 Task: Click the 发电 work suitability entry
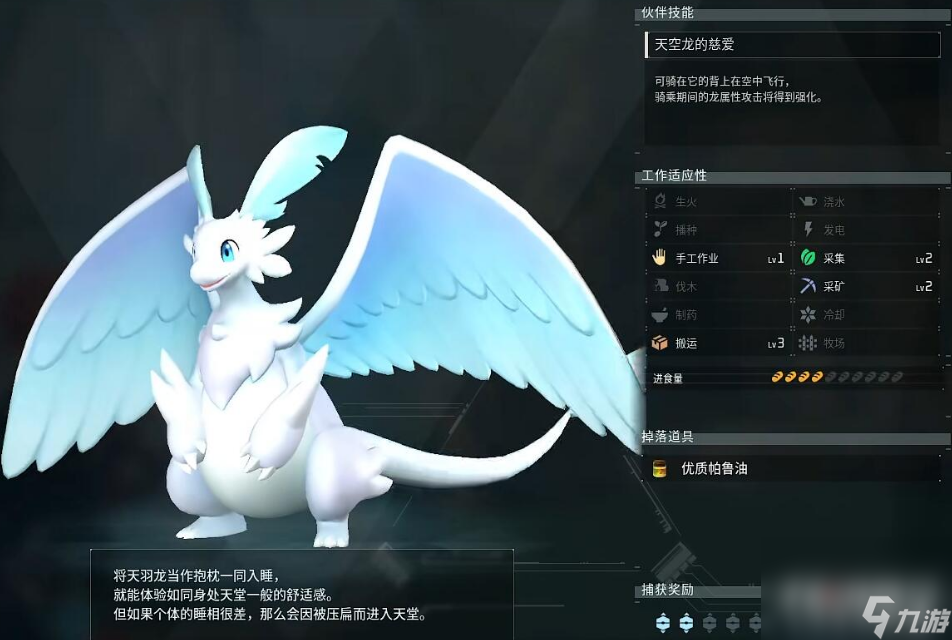click(866, 230)
